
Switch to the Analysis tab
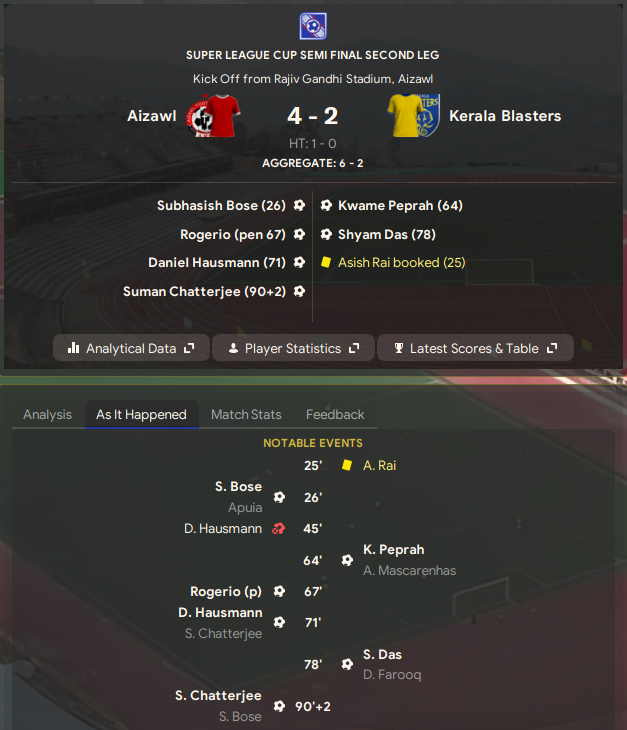[x=47, y=414]
